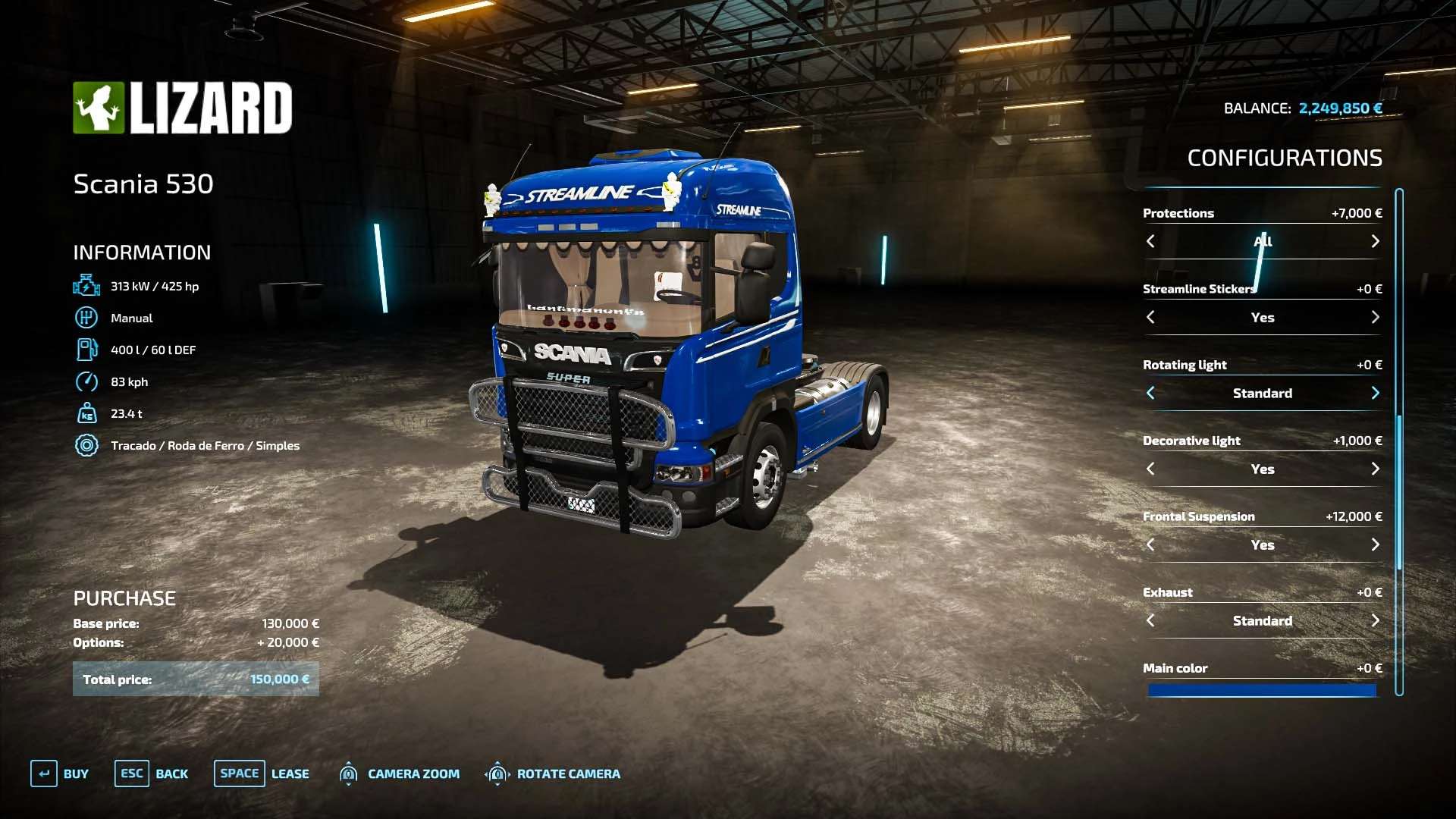Buy the Scania 530 truck
This screenshot has width=1456, height=819.
pos(60,773)
